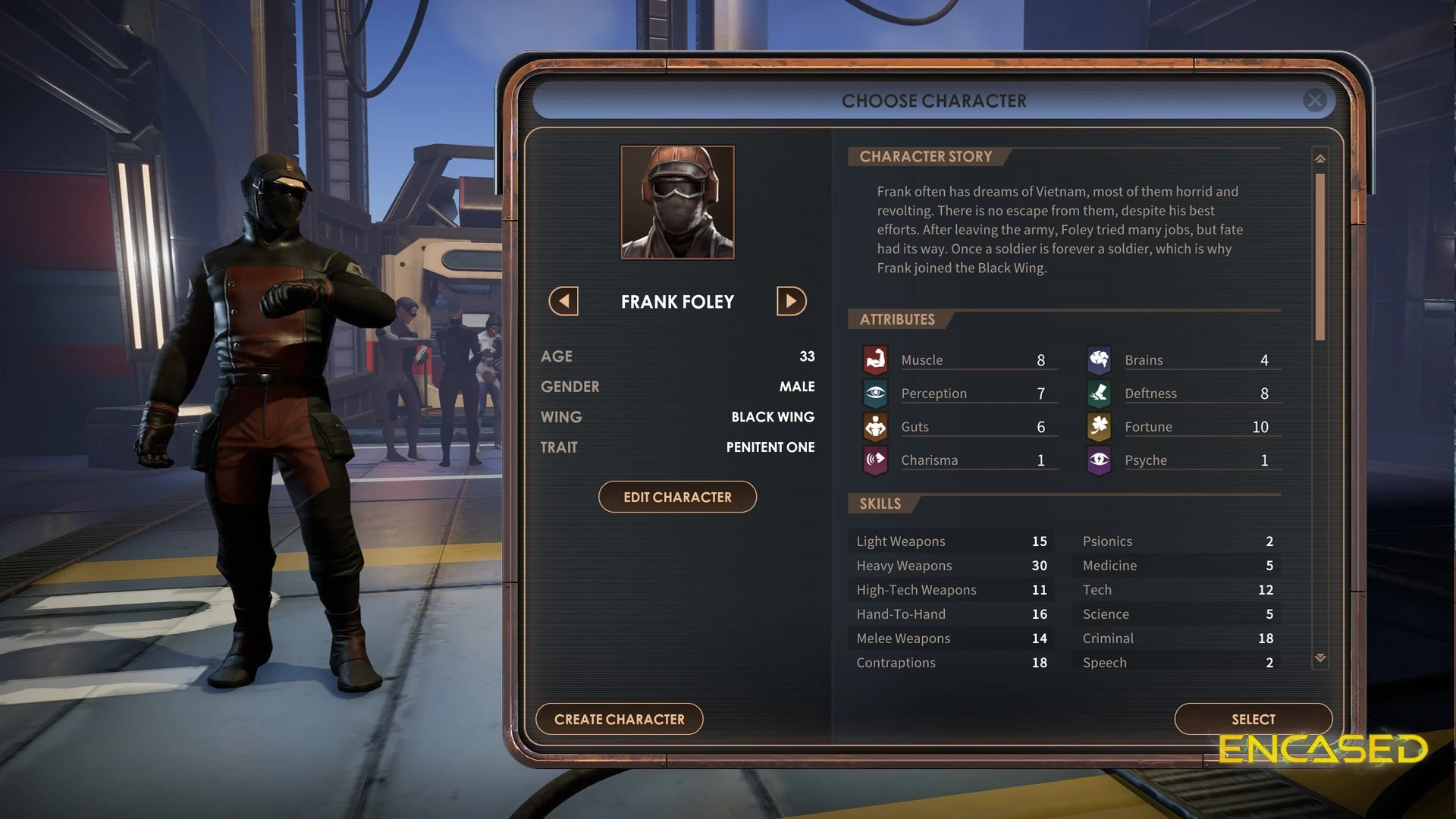Click the Penitent One trait
The height and width of the screenshot is (819, 1456).
click(x=770, y=447)
